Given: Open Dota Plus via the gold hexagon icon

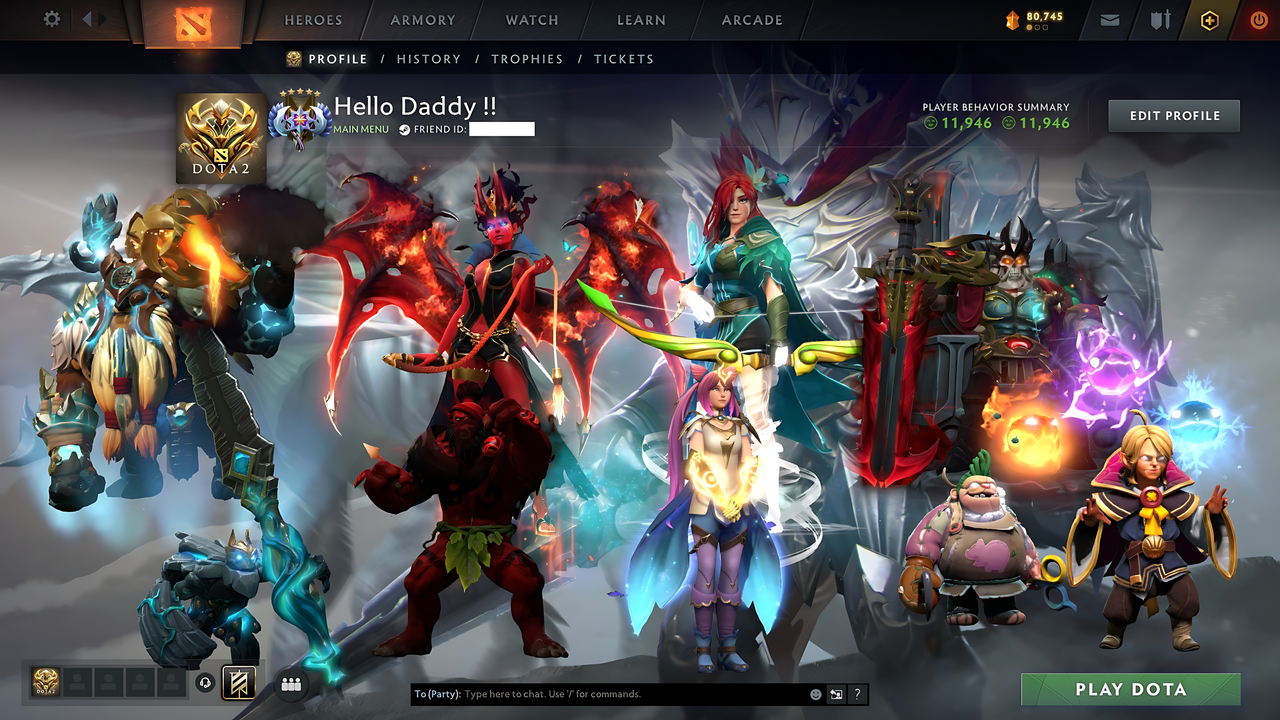Looking at the screenshot, I should (1210, 19).
